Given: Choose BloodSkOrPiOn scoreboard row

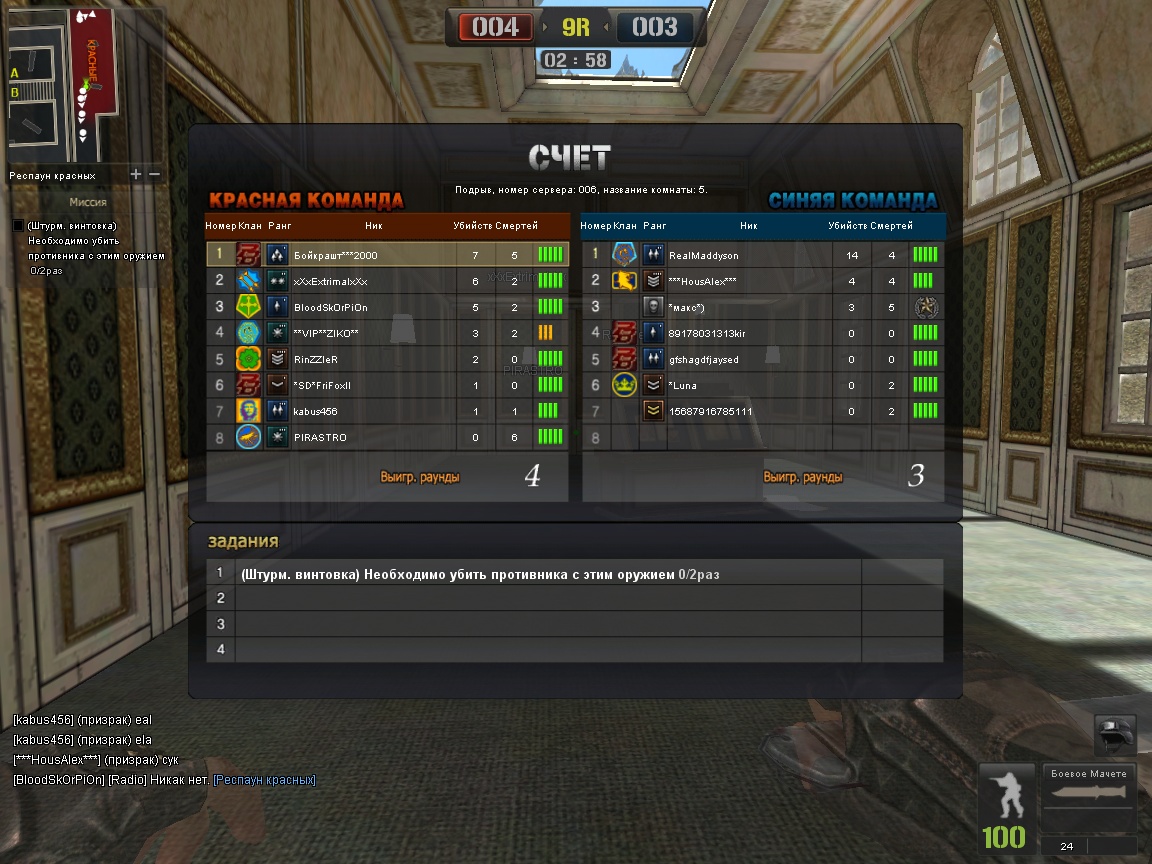Looking at the screenshot, I should coord(387,307).
